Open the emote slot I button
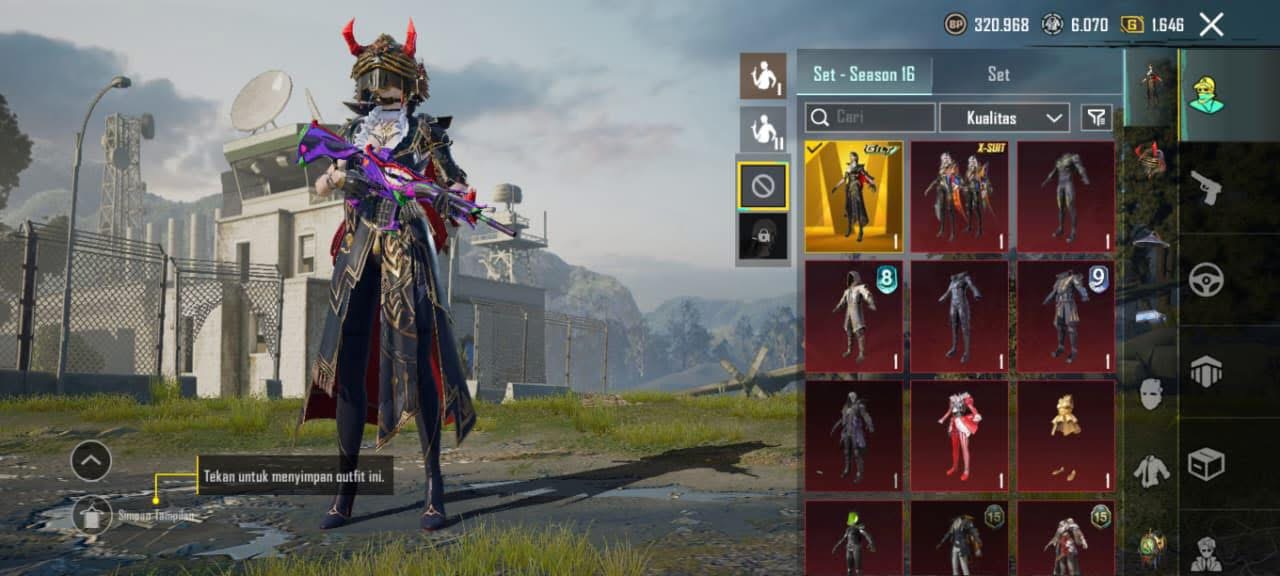 point(763,76)
